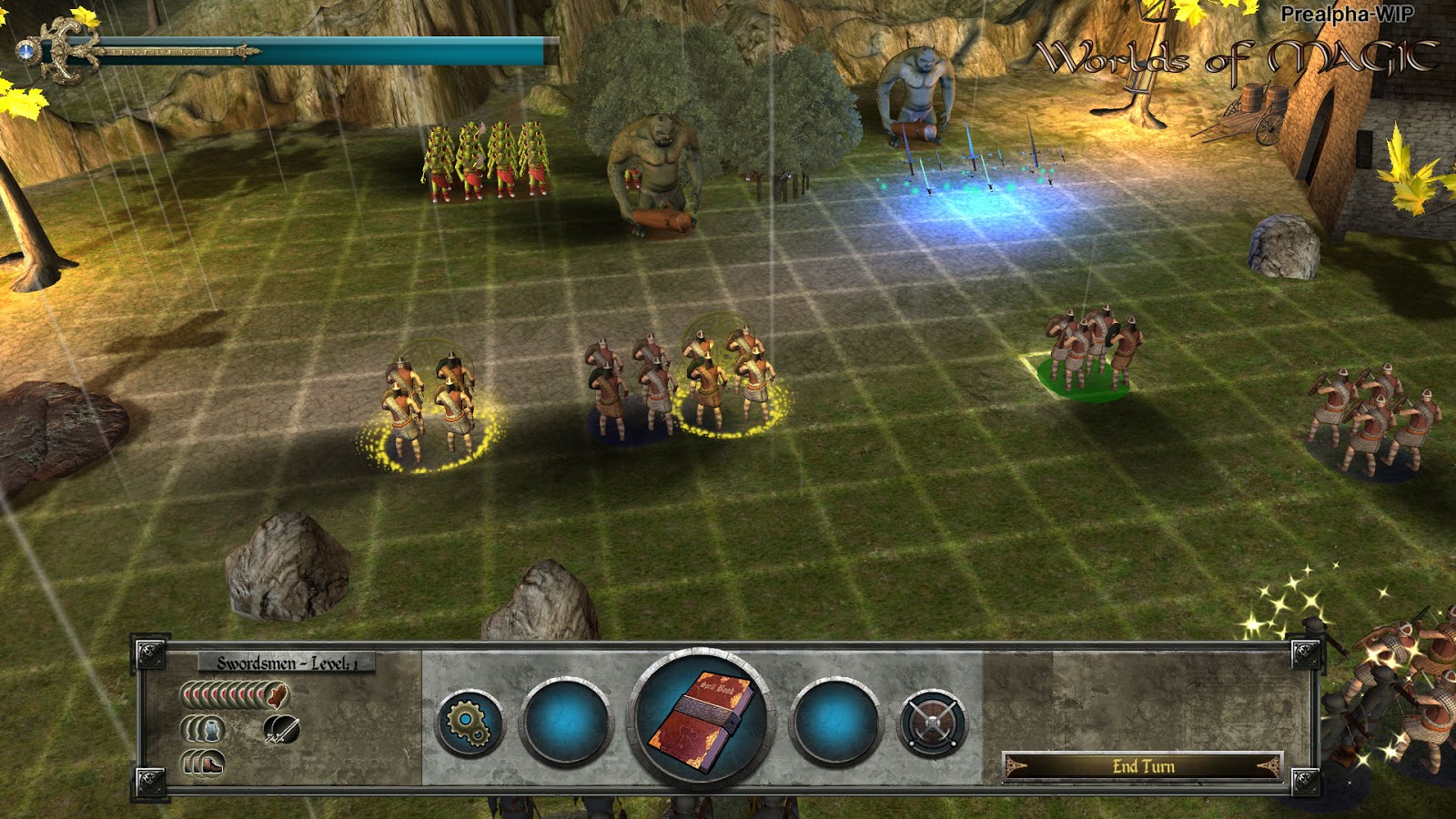Click the Prealpha-WIP label

(1345, 13)
